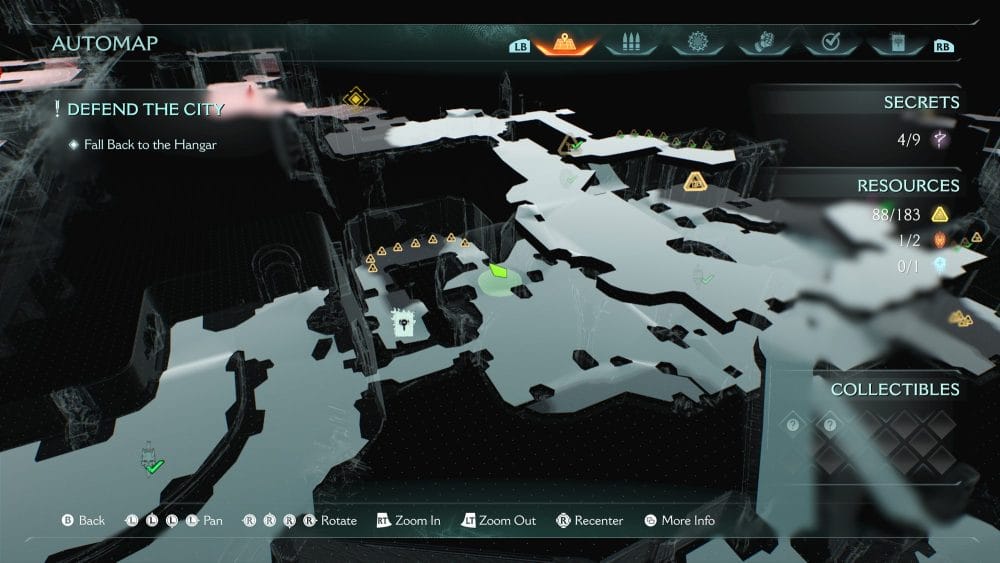
Task: Switch to the bullets weapons tab
Action: [x=631, y=44]
